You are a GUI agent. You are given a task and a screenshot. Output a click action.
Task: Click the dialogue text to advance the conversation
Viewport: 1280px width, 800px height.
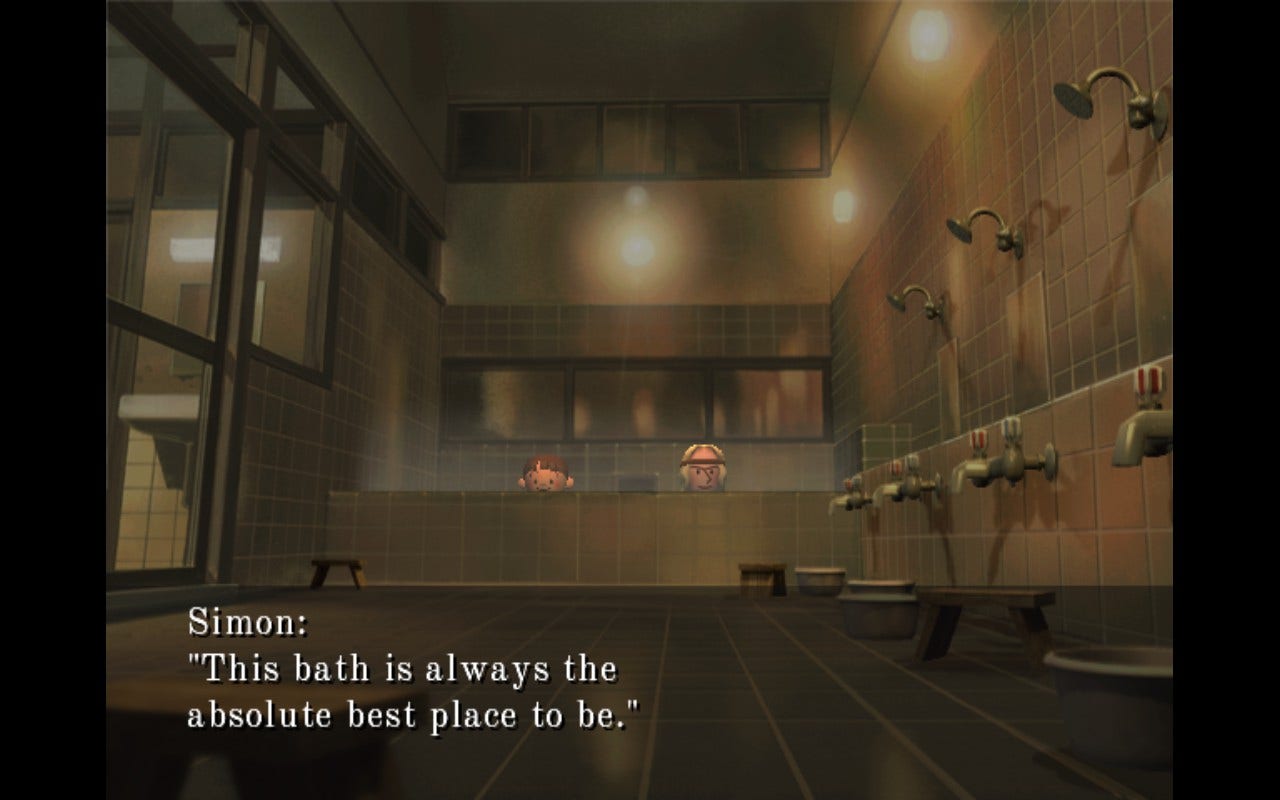400,690
